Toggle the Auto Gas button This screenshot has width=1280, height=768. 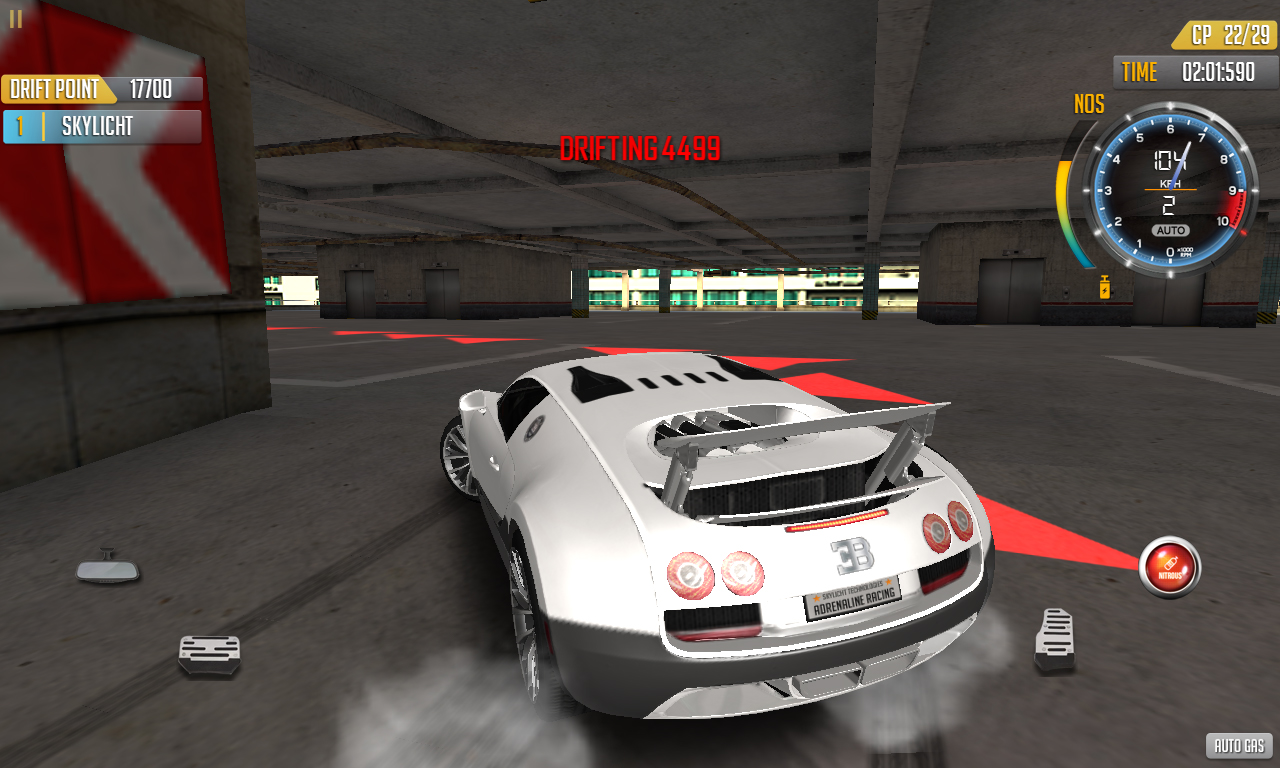coord(1238,745)
